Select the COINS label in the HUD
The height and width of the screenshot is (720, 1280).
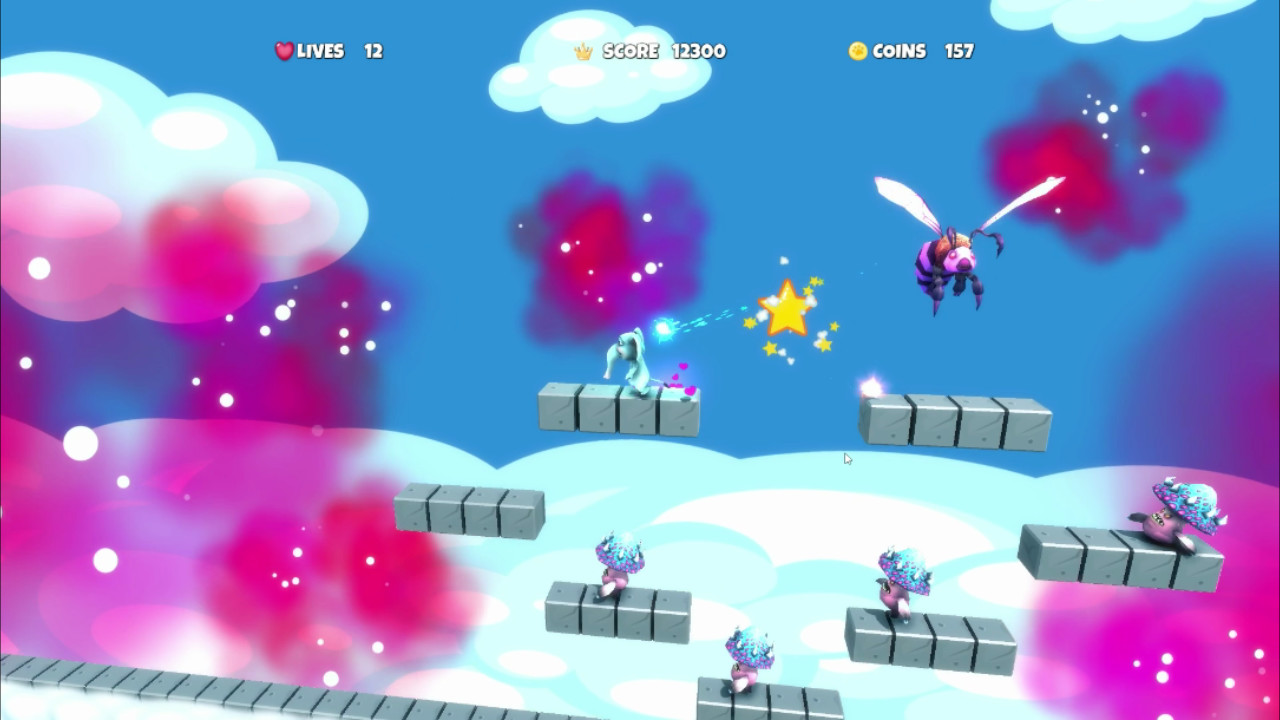coord(900,51)
